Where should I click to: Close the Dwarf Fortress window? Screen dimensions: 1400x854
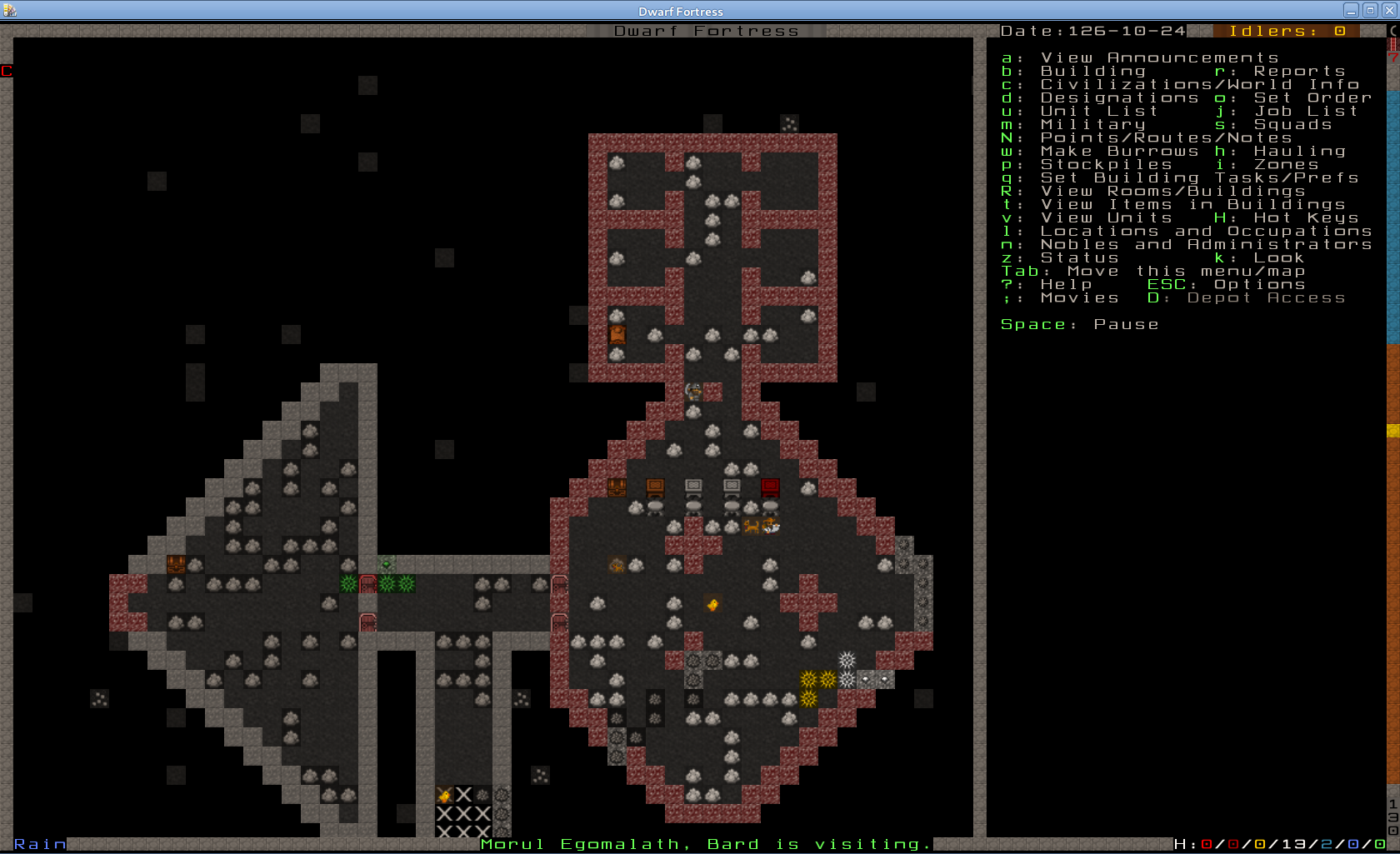coord(1389,11)
